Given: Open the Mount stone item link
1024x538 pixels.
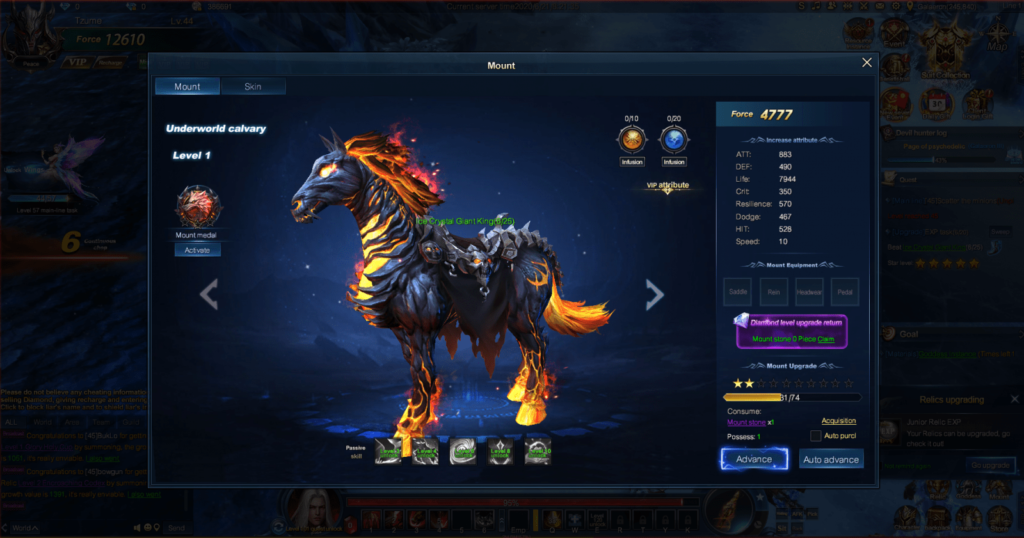Looking at the screenshot, I should pyautogui.click(x=746, y=422).
